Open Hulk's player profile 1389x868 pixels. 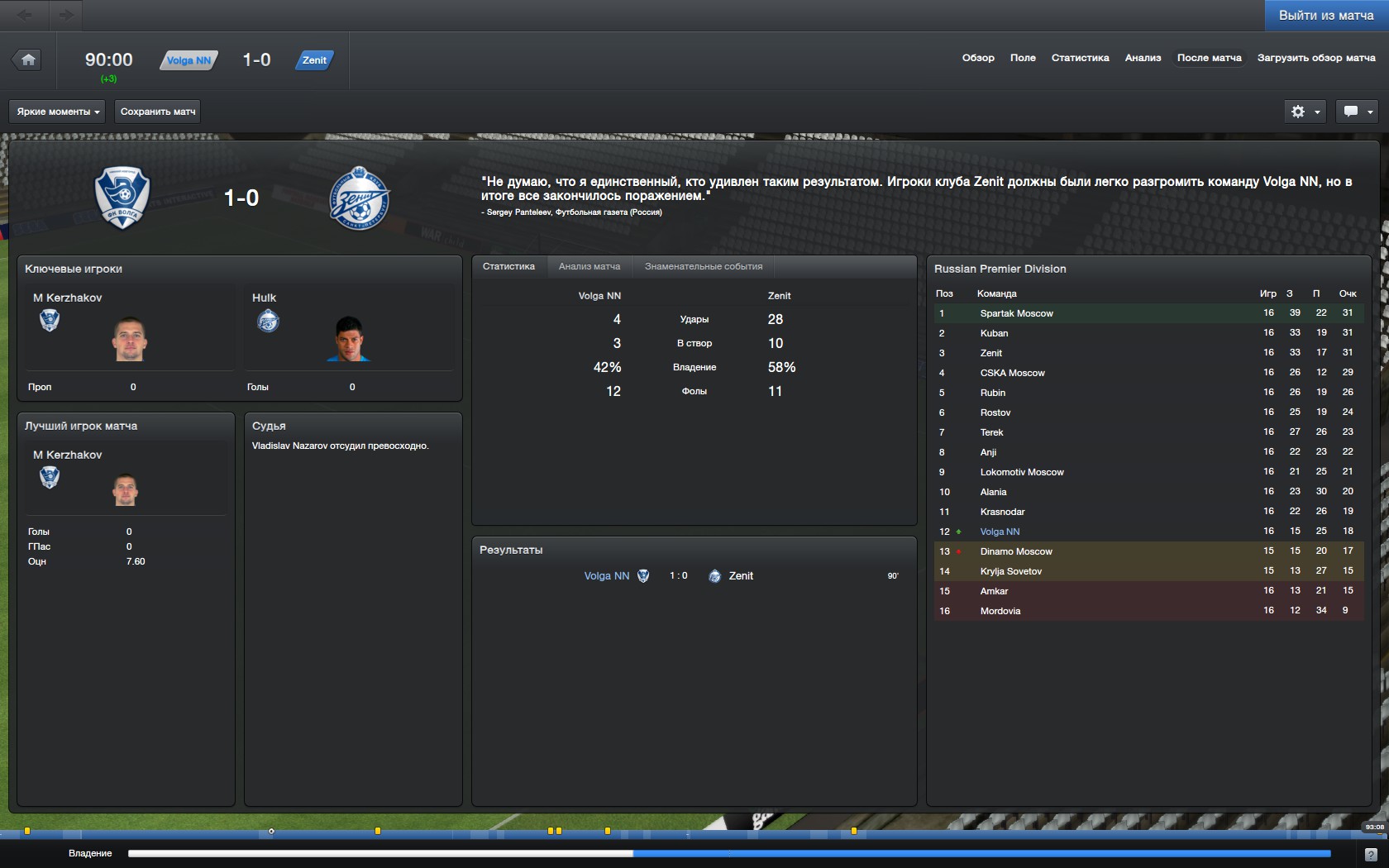coord(265,298)
